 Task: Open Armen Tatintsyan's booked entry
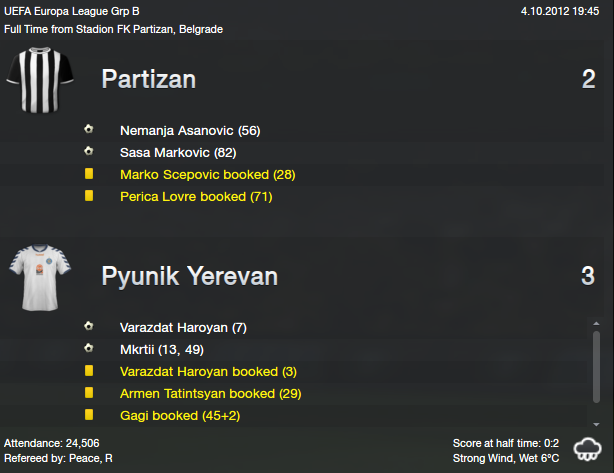point(210,394)
